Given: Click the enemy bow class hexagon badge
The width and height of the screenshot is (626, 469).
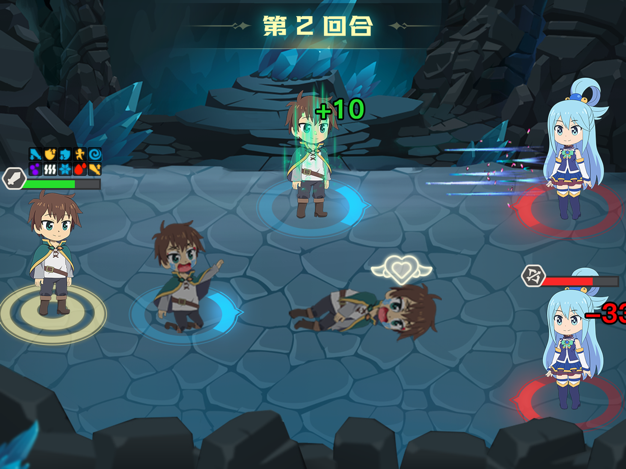Looking at the screenshot, I should (x=532, y=276).
